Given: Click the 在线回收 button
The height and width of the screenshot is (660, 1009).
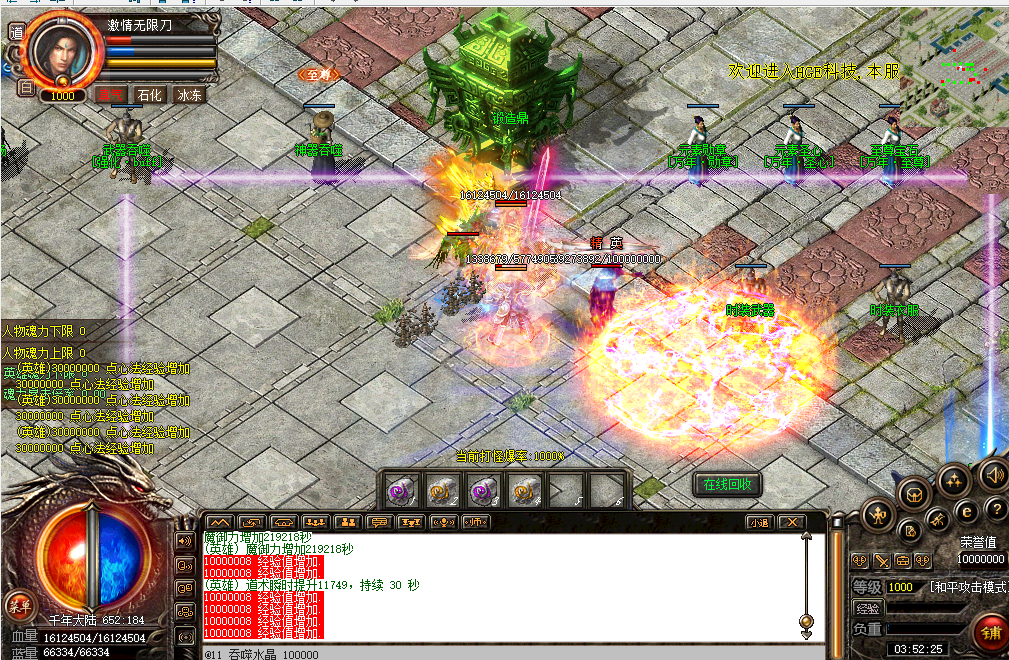Looking at the screenshot, I should click(x=728, y=484).
